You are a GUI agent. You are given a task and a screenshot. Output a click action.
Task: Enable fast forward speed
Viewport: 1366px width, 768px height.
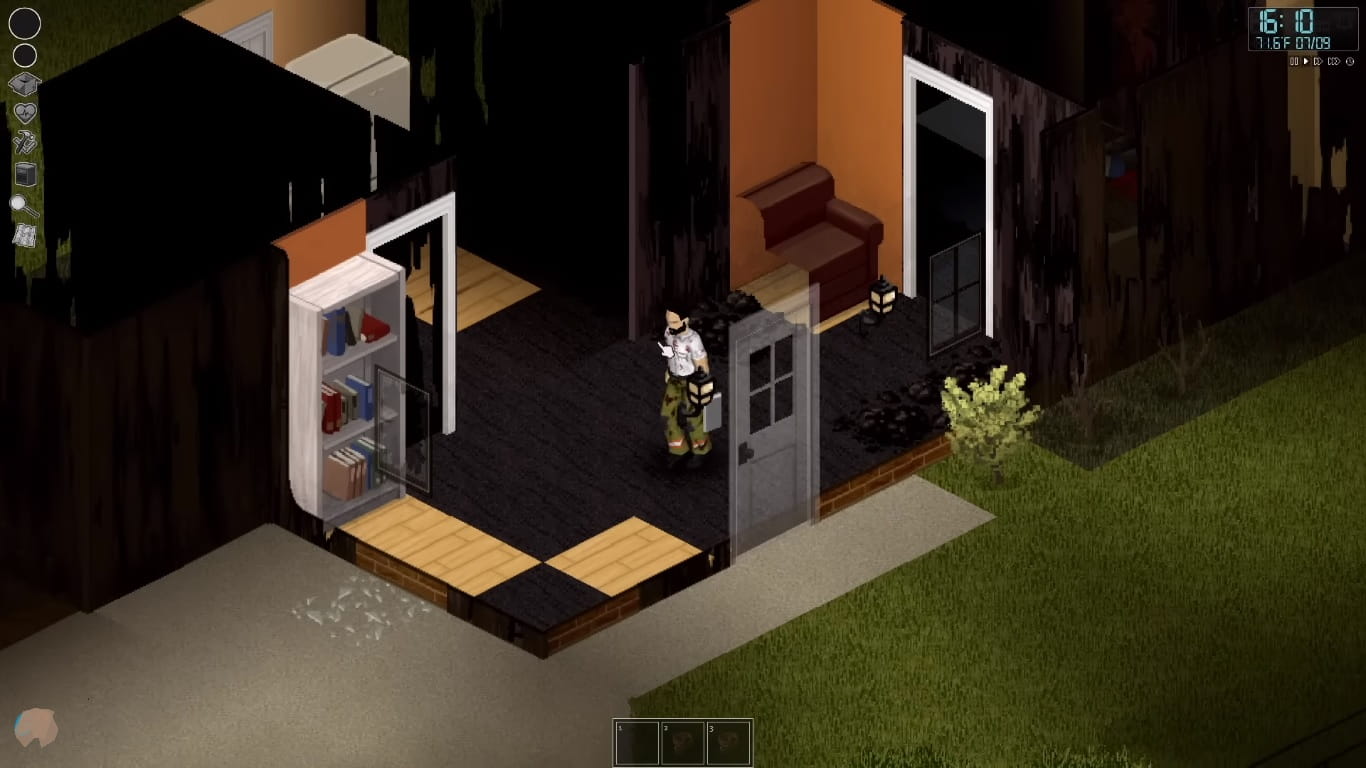tap(1318, 61)
